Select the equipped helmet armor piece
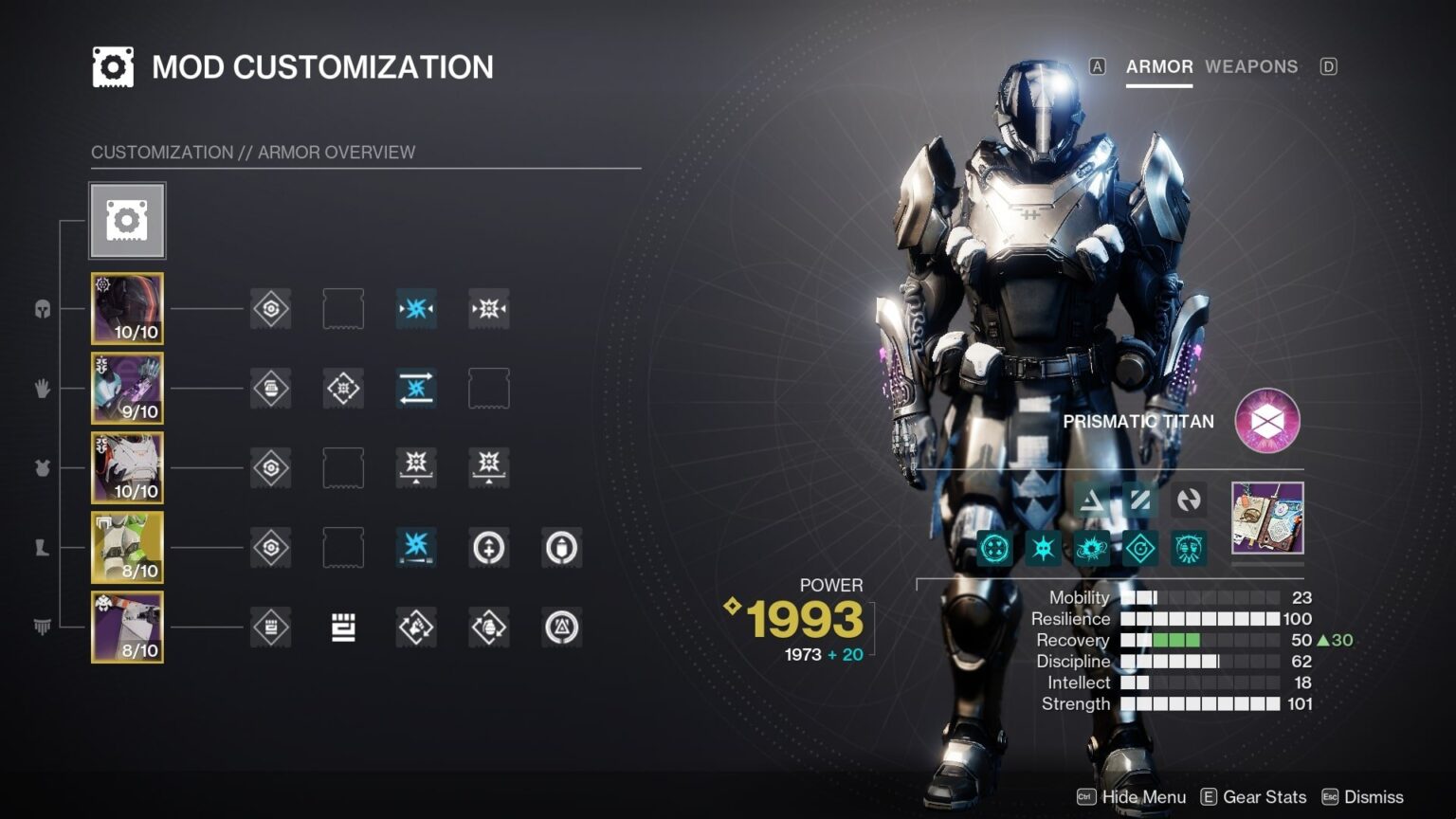 click(x=127, y=307)
